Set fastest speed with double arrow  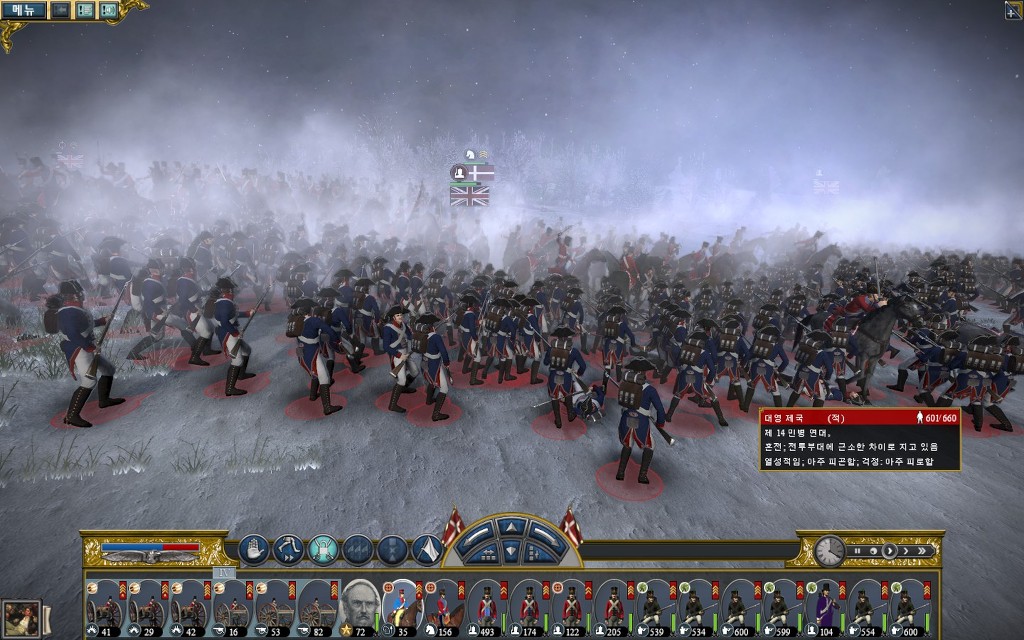924,550
